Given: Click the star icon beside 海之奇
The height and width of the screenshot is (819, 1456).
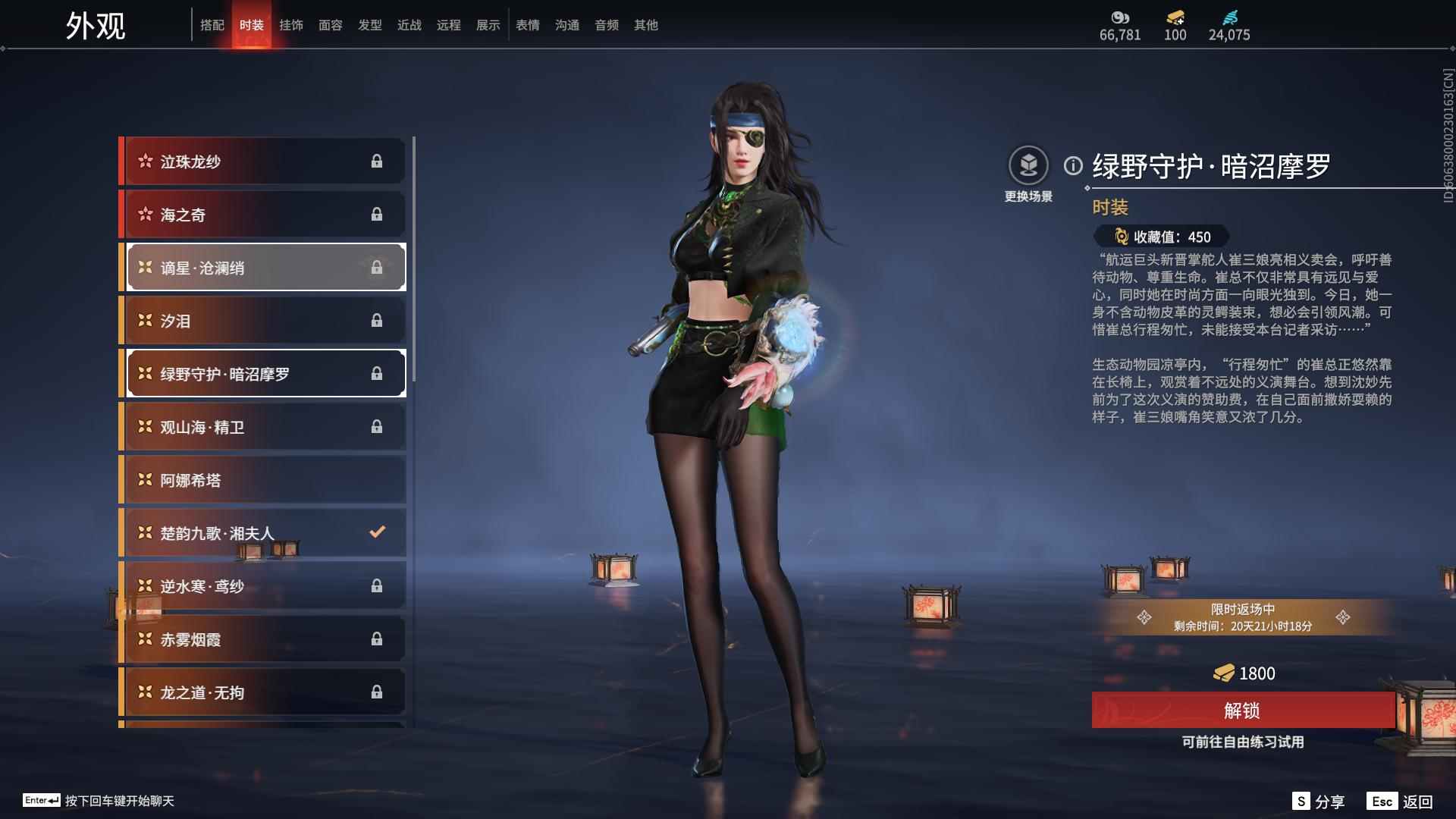Looking at the screenshot, I should click(x=145, y=214).
